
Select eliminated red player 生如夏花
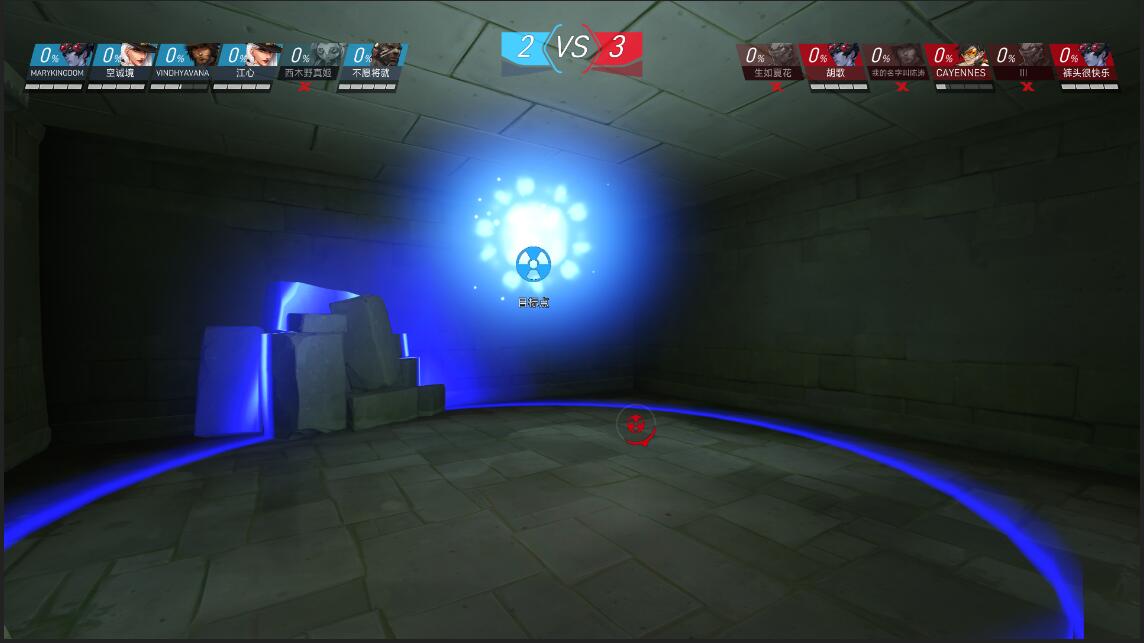coord(771,62)
